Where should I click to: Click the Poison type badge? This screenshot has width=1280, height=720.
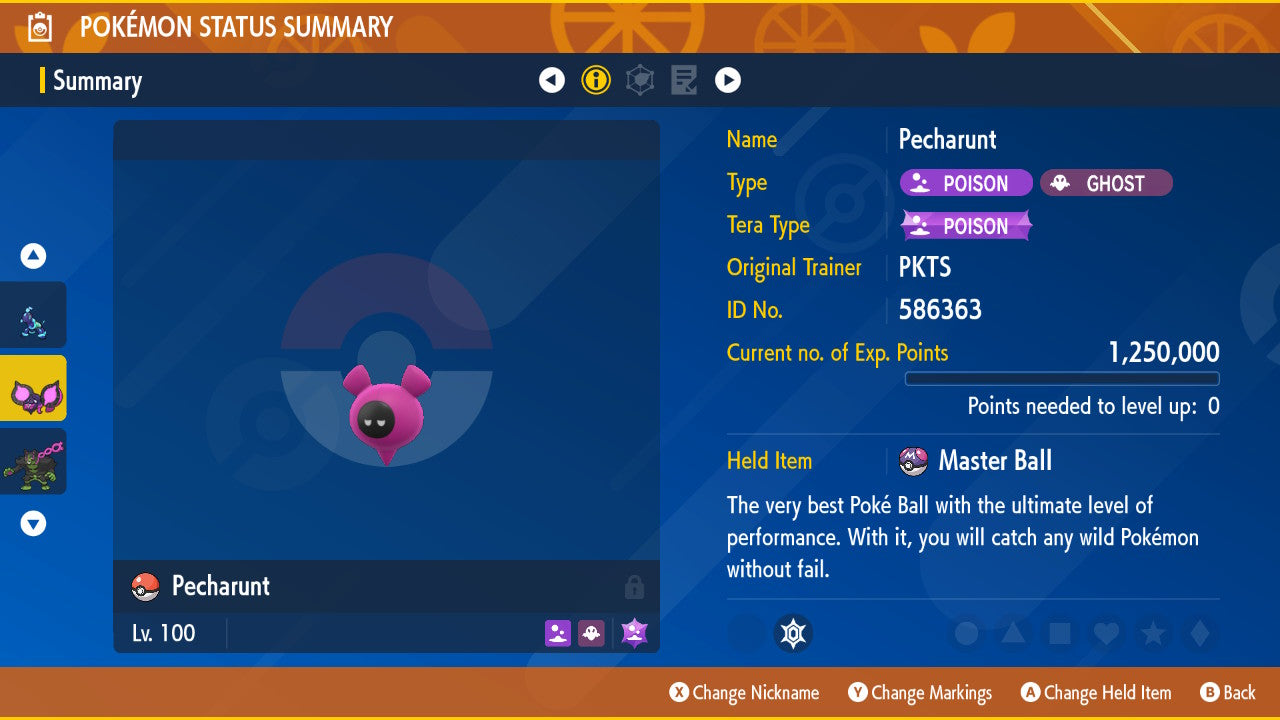click(x=965, y=183)
